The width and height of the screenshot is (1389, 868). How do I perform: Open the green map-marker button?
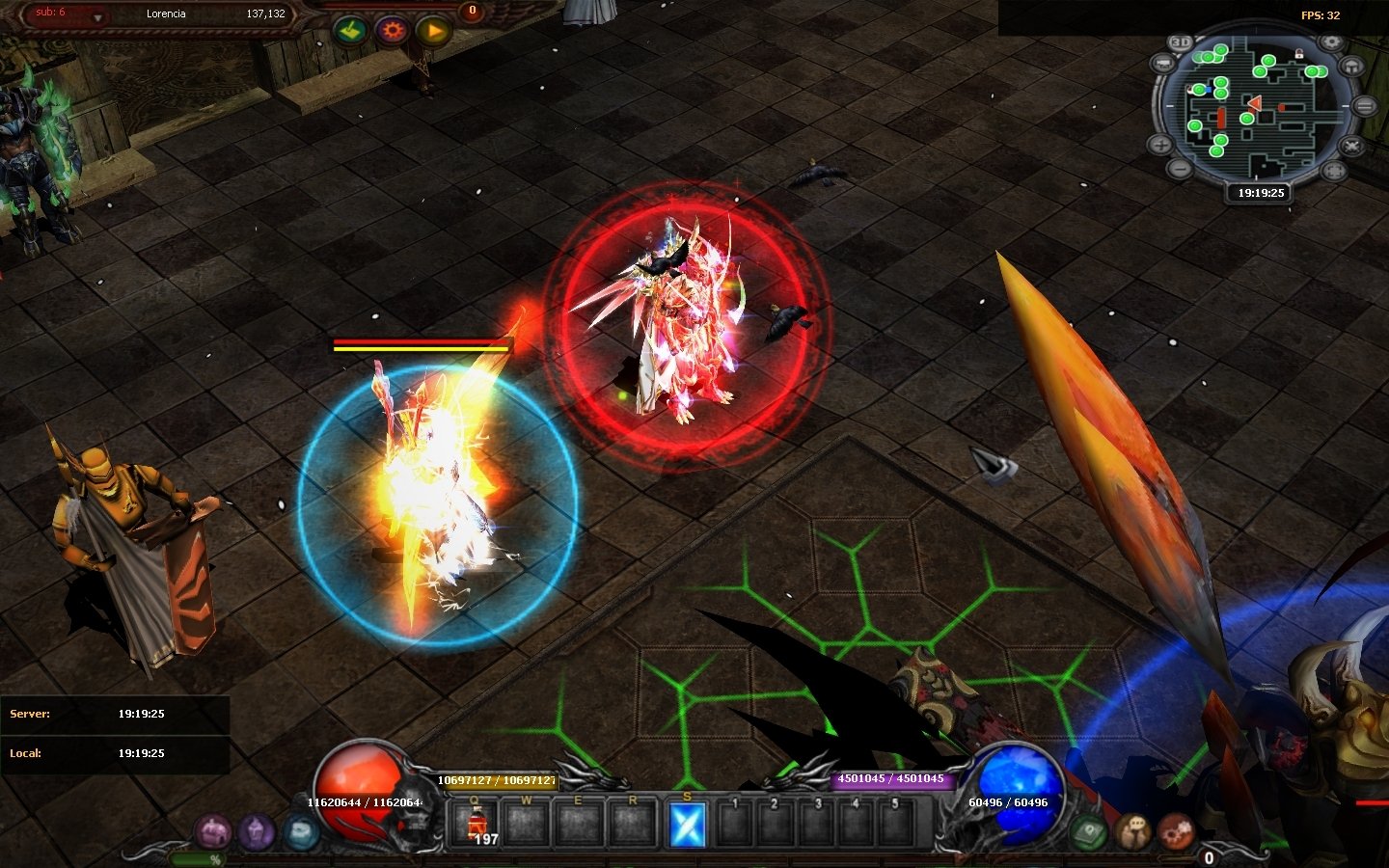[1089, 830]
